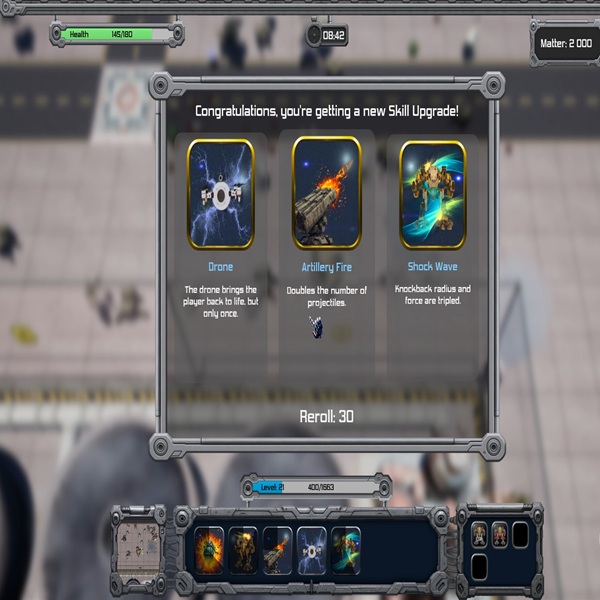Activate the artillery cannon icon in the skill bar
This screenshot has width=600, height=600.
point(278,551)
